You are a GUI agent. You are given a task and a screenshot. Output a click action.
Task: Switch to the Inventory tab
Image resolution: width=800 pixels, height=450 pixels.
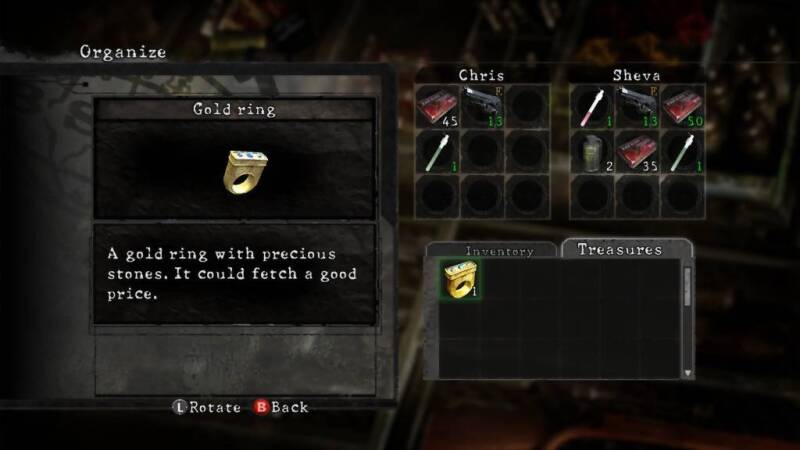499,251
